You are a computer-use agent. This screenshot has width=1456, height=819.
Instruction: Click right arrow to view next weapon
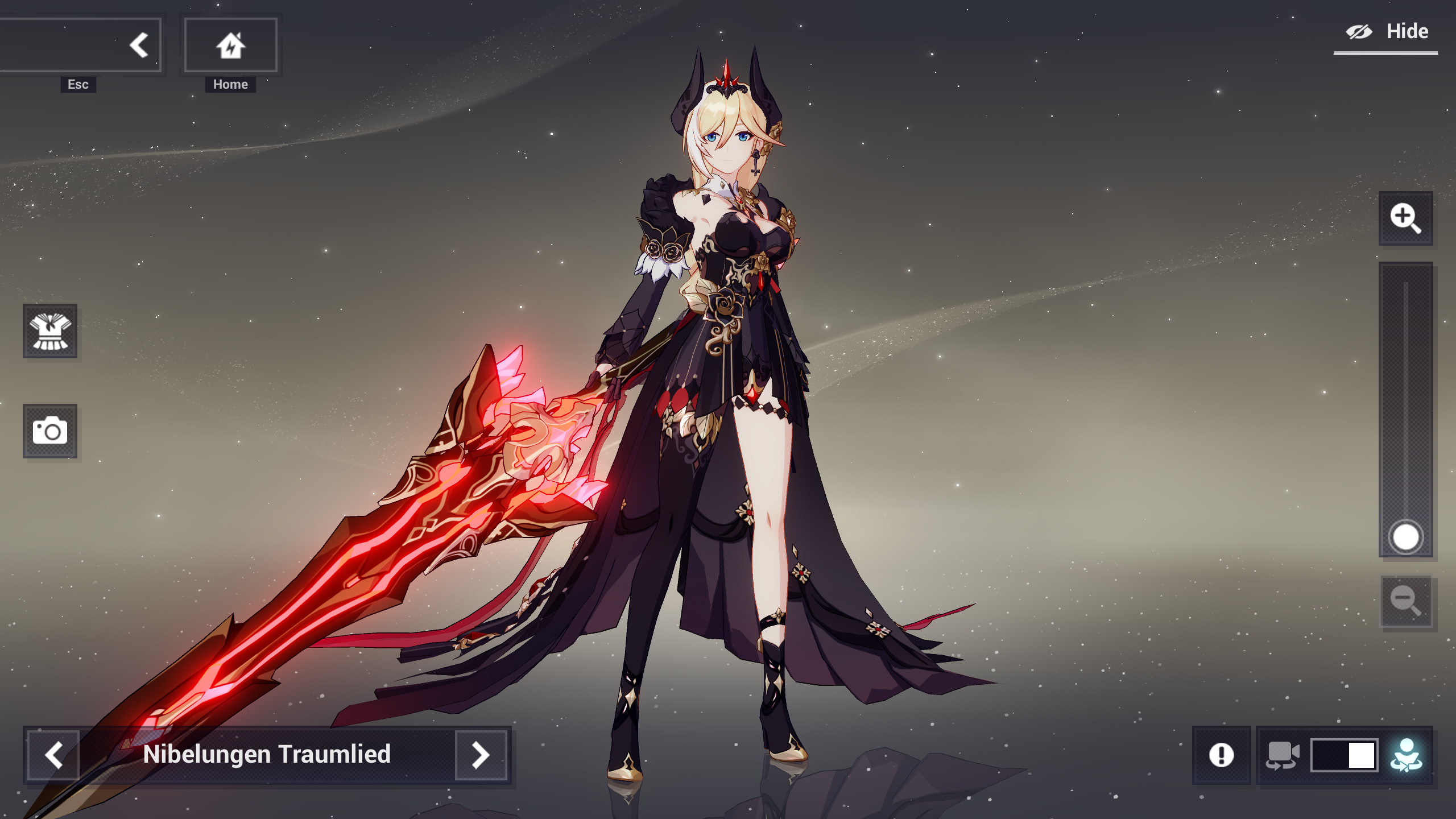[481, 755]
